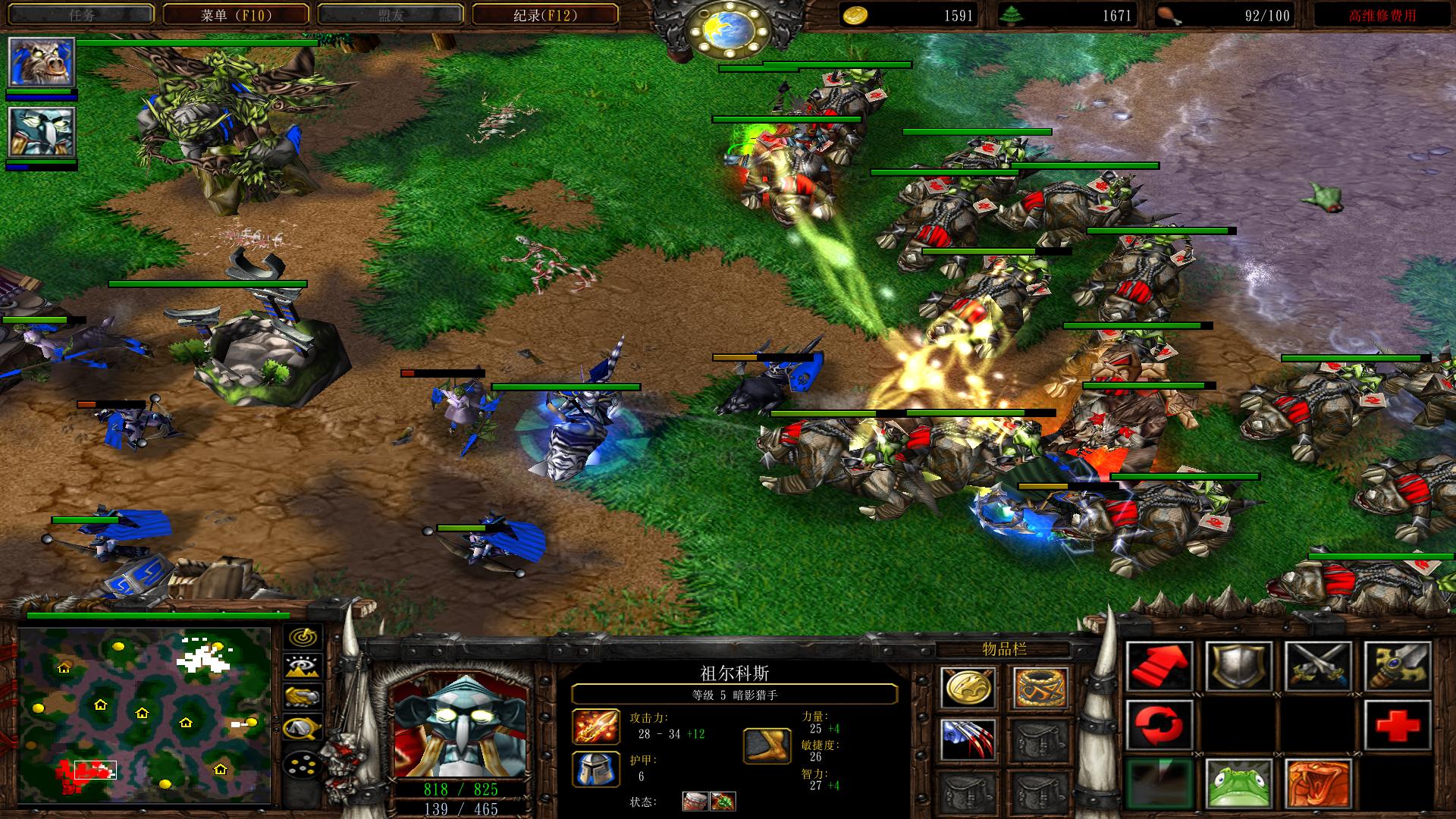This screenshot has height=819, width=1456.
Task: Open the 菜单 (F10) menu
Action: point(235,14)
